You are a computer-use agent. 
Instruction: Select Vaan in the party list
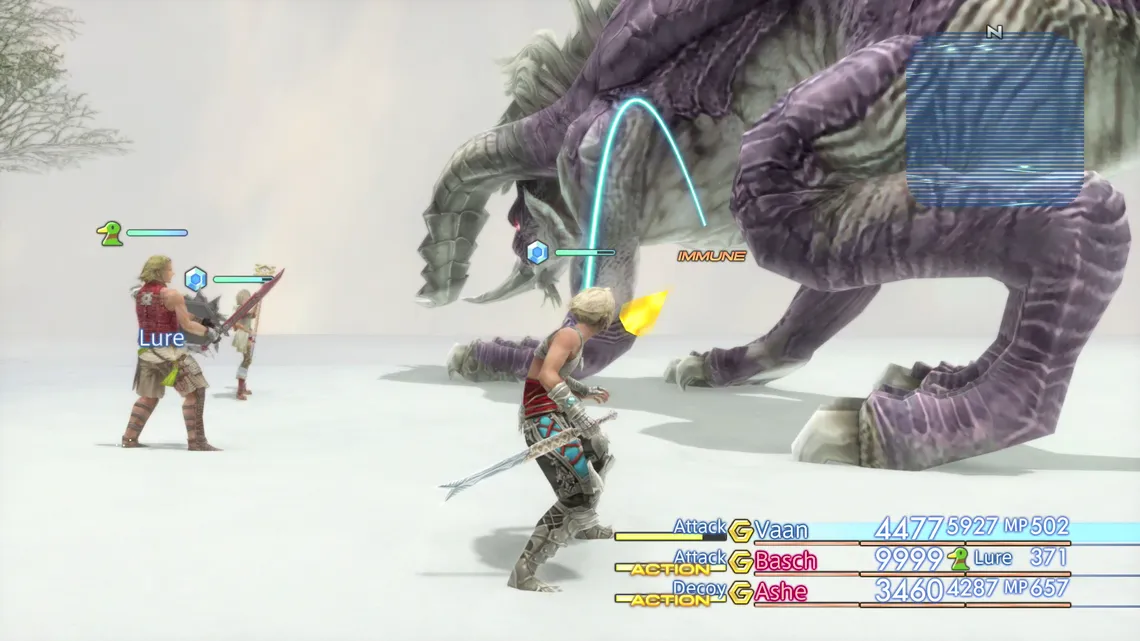pos(781,530)
